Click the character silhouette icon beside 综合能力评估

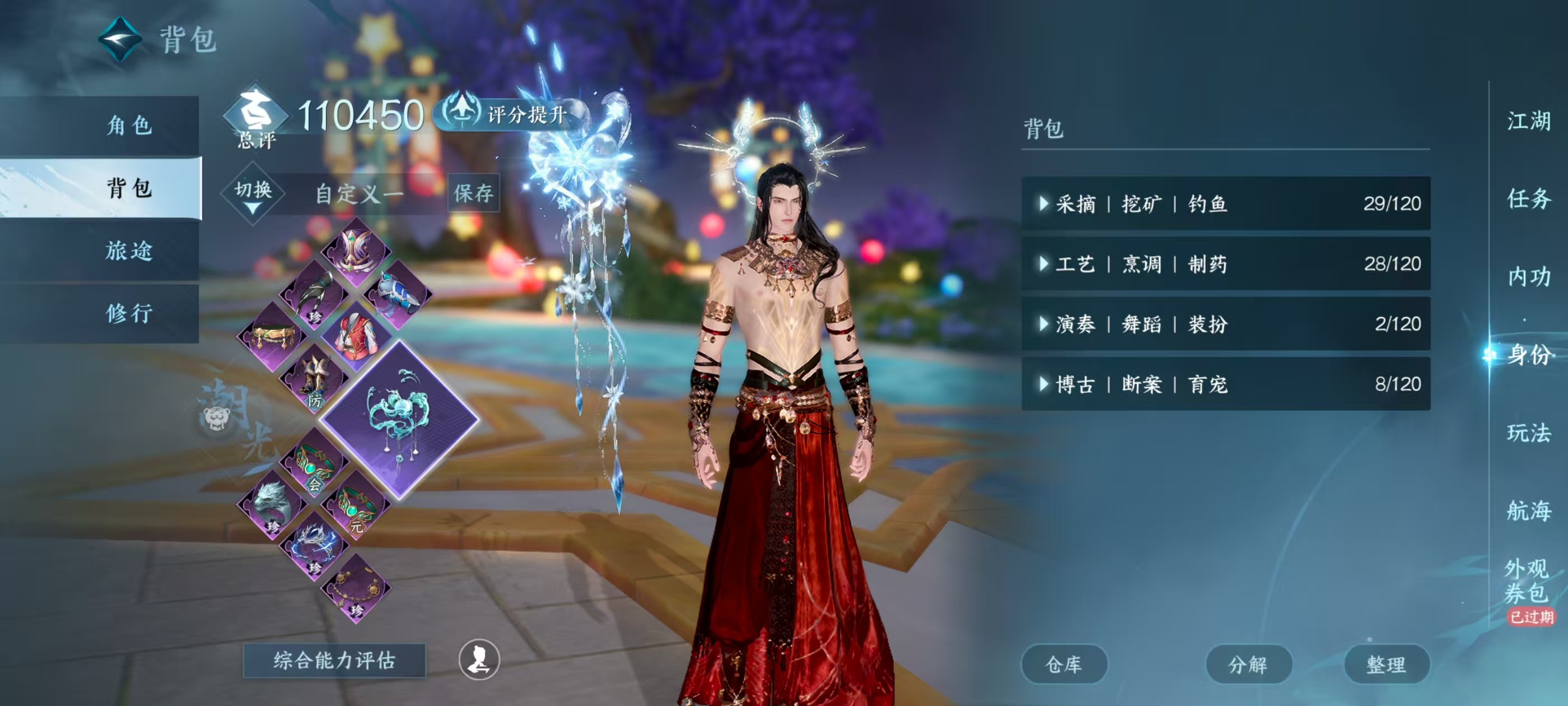[x=480, y=664]
